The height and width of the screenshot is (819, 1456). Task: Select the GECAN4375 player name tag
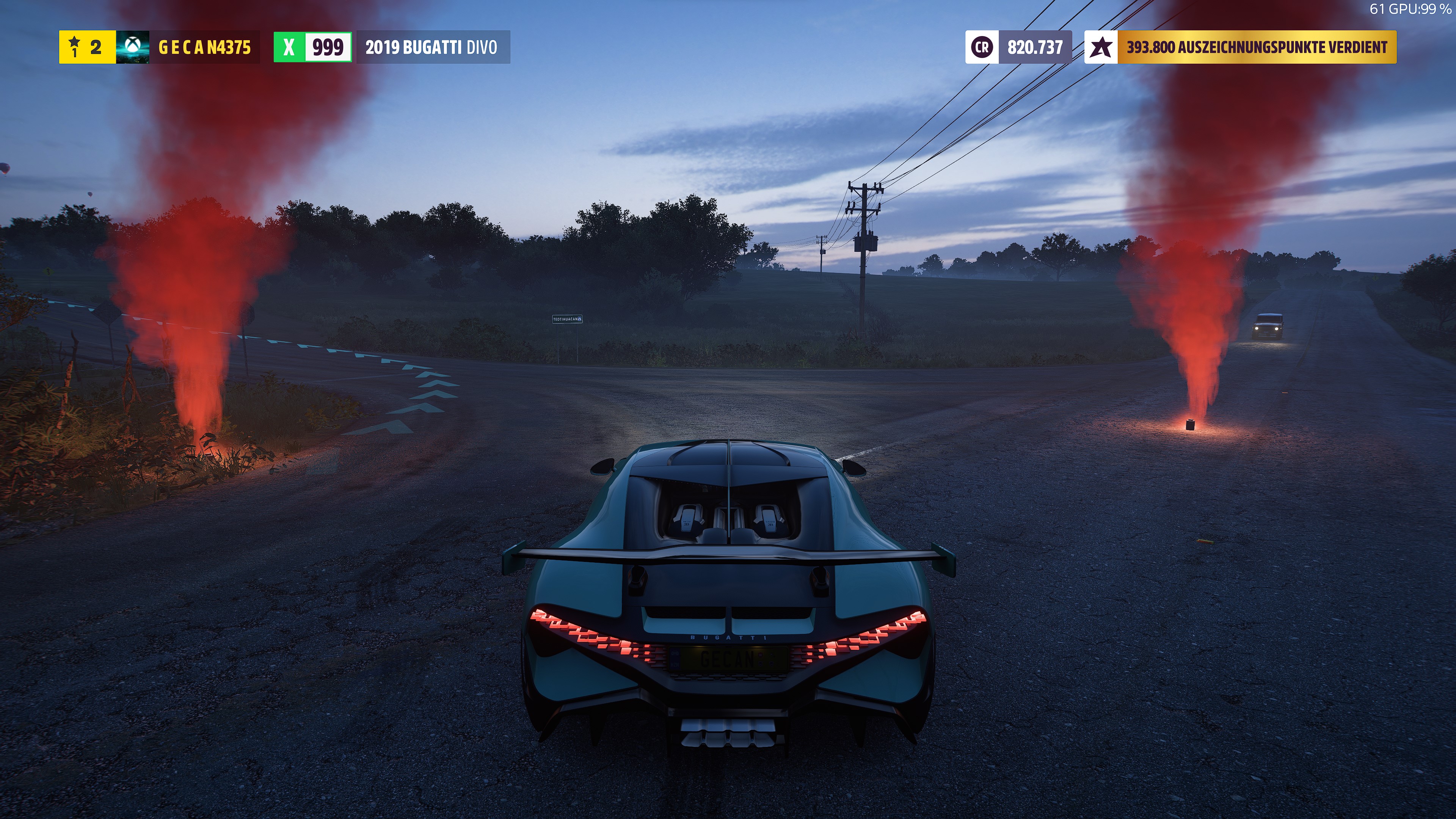[x=204, y=47]
